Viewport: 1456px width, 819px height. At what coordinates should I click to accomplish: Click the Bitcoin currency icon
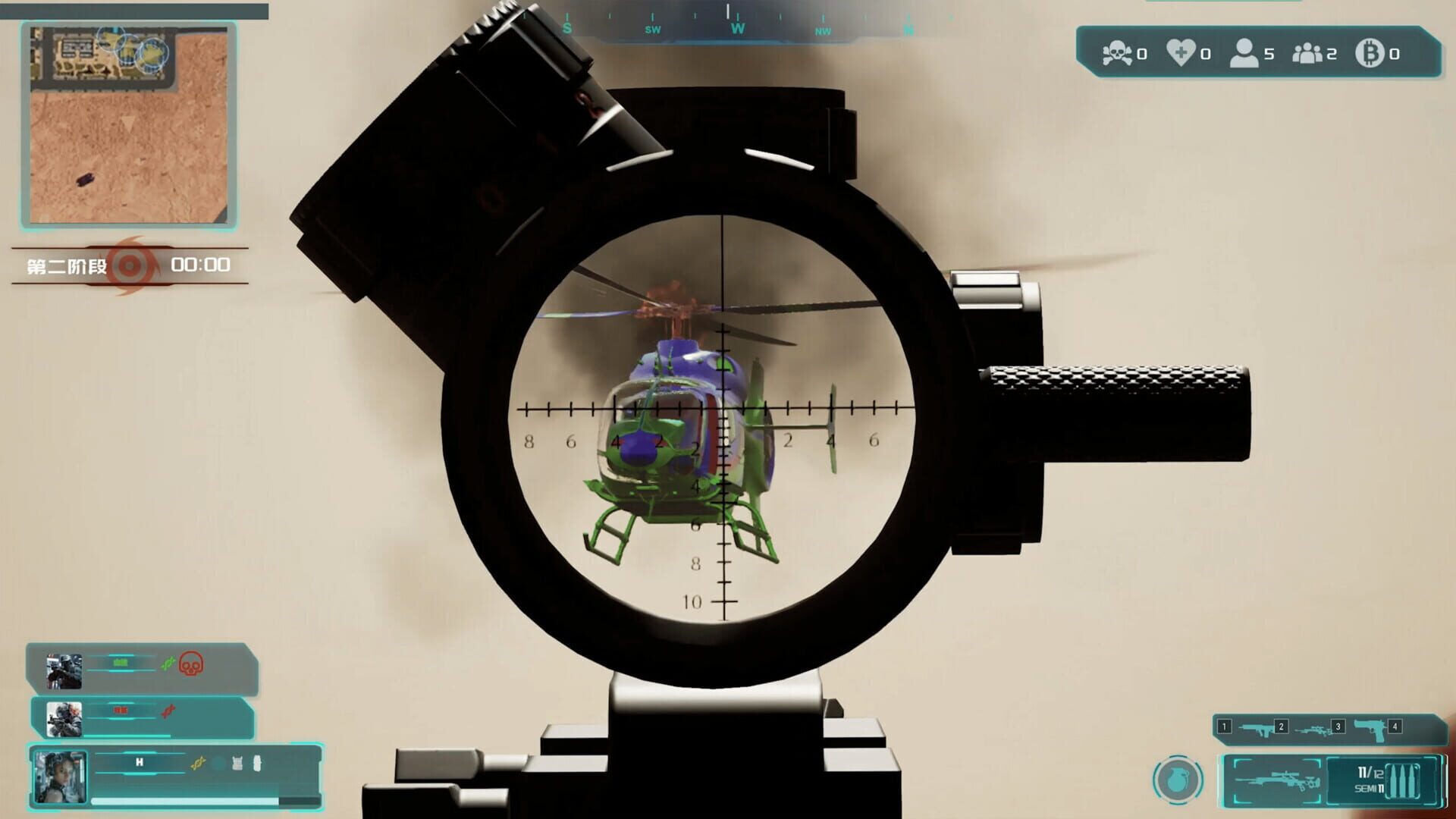1370,53
